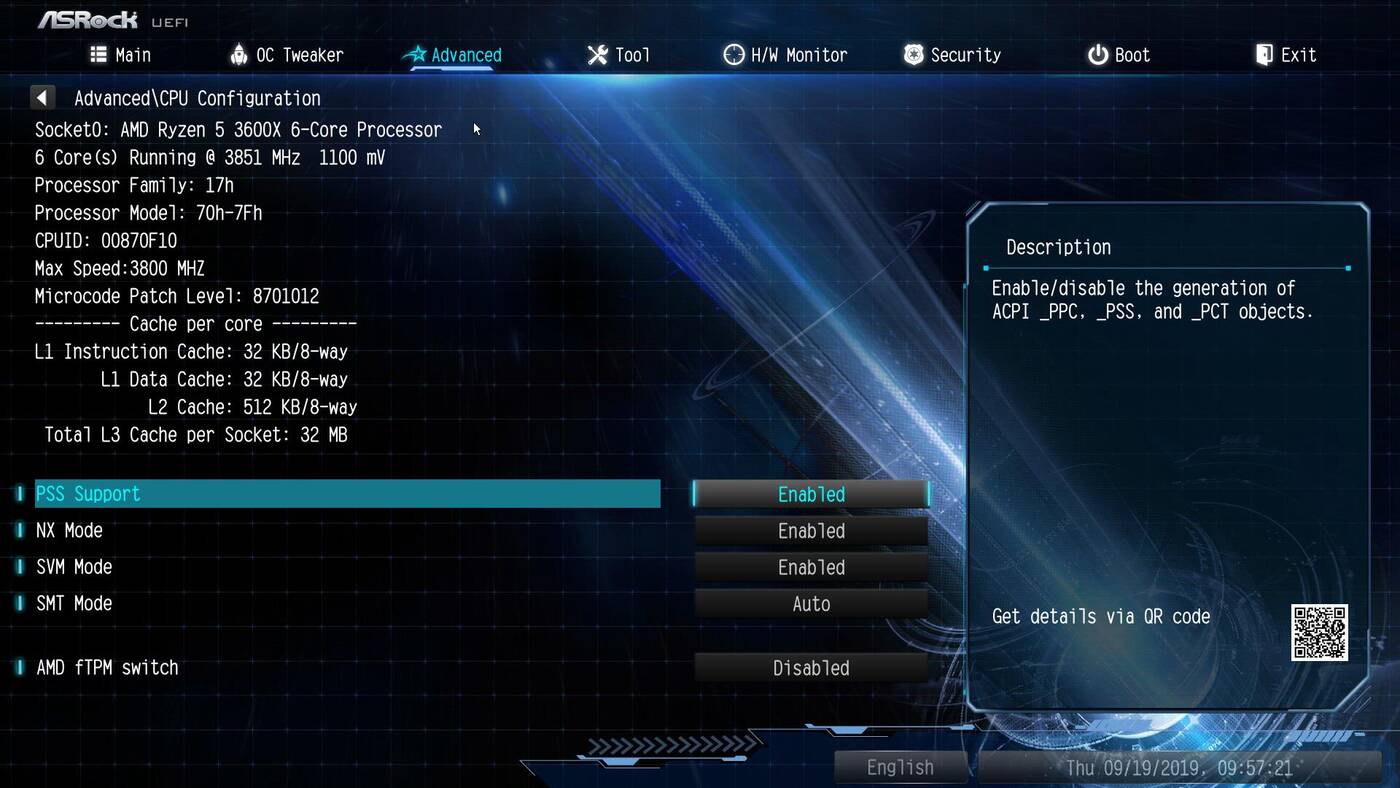Open the OC Tweaker tab
Viewport: 1400px width, 788px height.
(286, 55)
